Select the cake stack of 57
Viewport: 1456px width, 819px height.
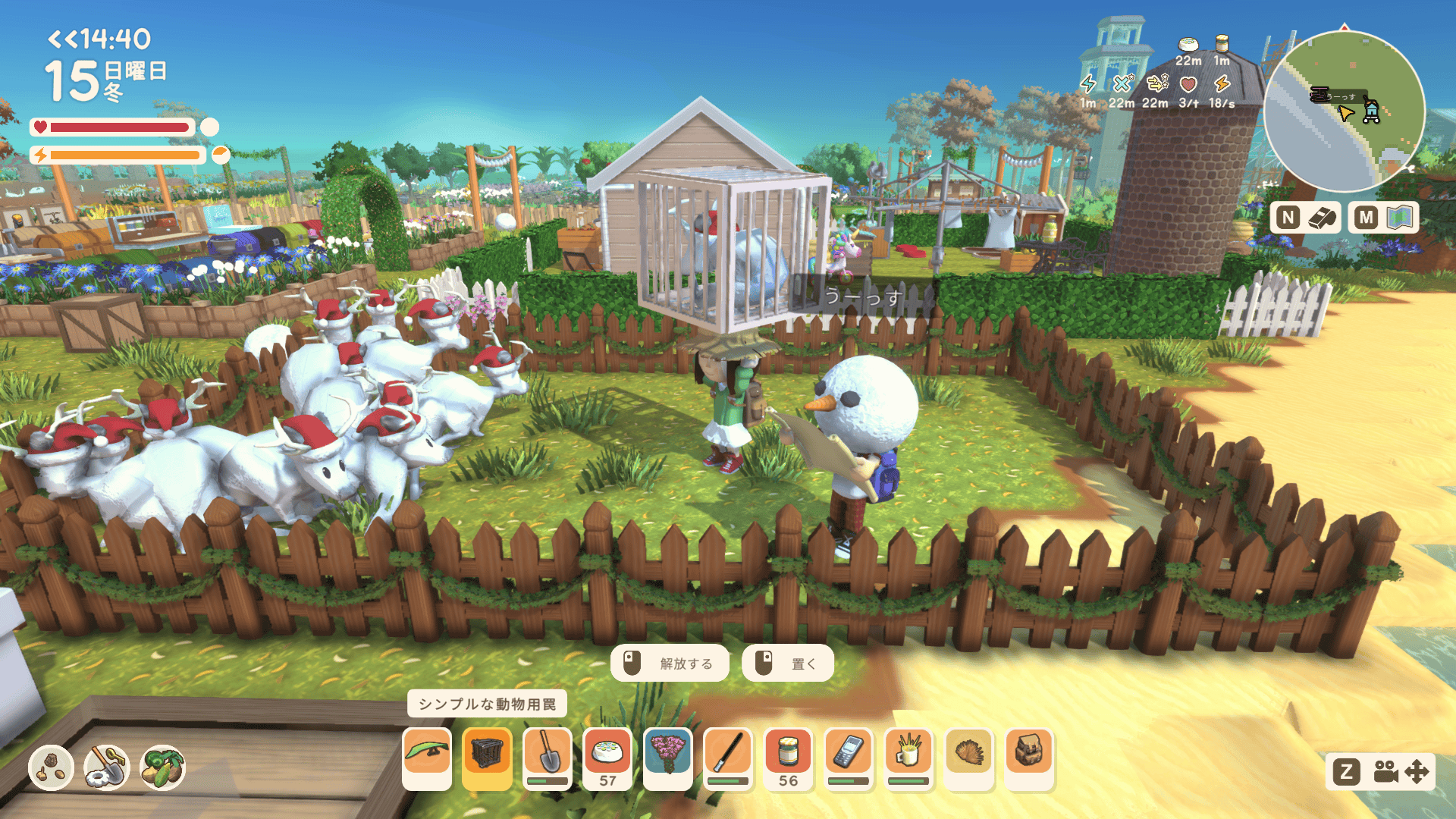[607, 758]
